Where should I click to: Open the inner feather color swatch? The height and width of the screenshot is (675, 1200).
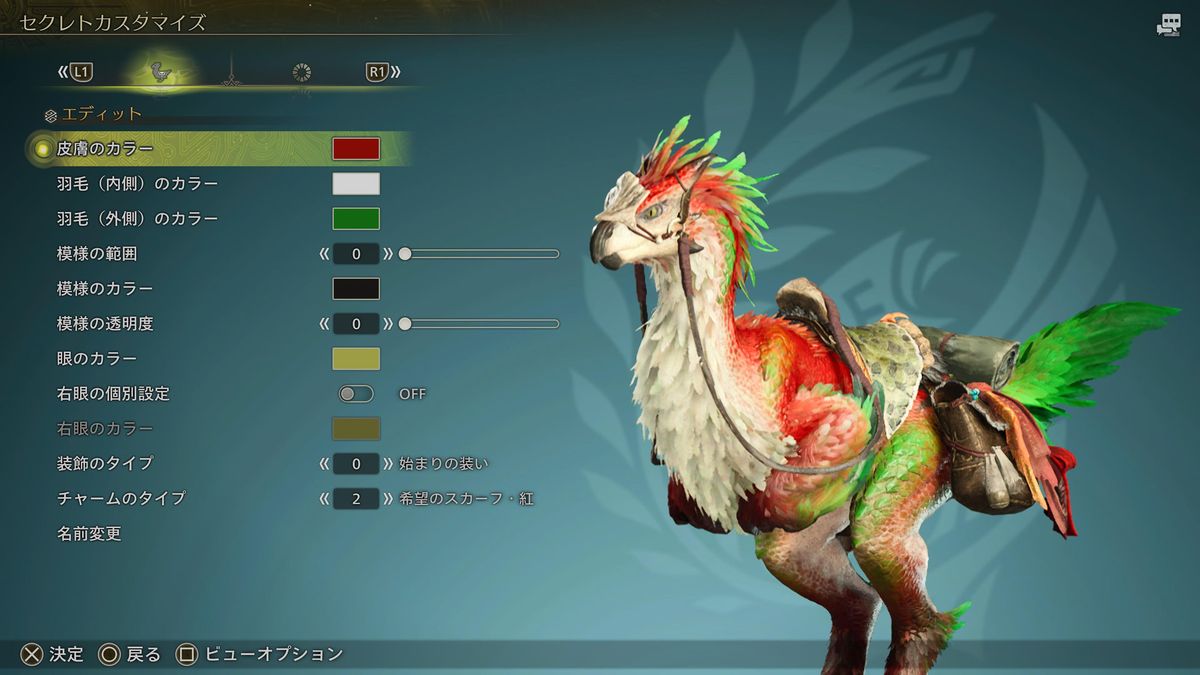[356, 184]
